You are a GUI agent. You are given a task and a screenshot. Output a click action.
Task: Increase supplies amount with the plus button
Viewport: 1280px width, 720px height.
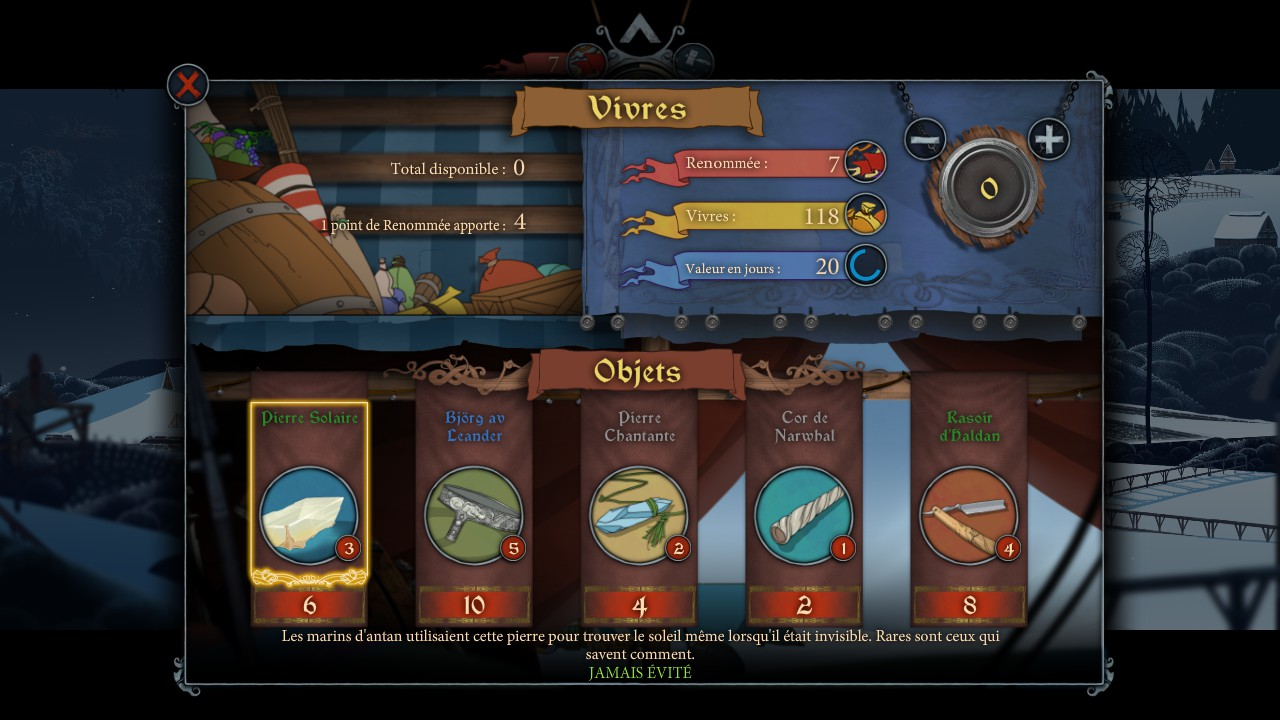[x=1048, y=139]
